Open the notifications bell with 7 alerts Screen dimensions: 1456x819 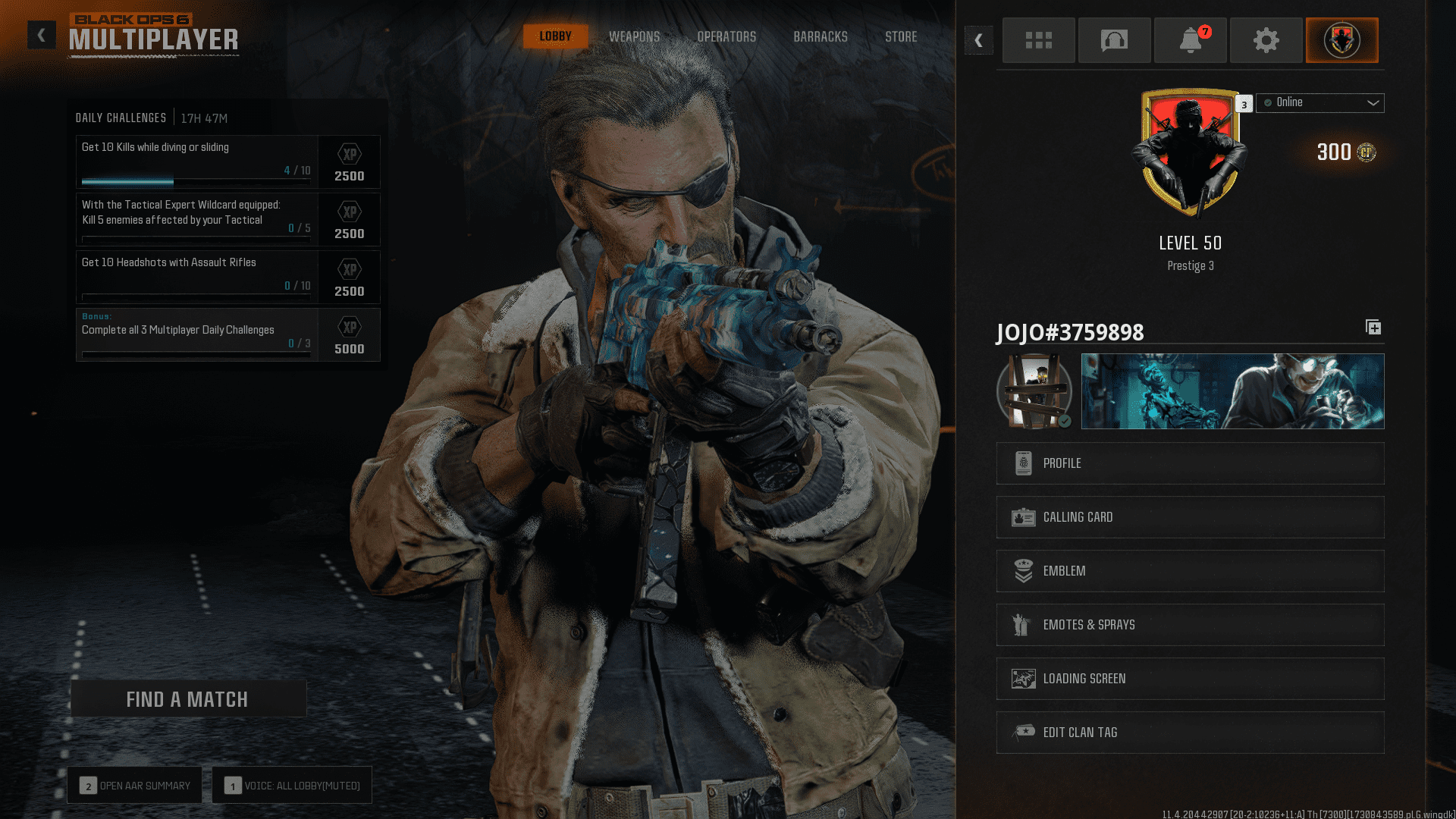point(1190,40)
